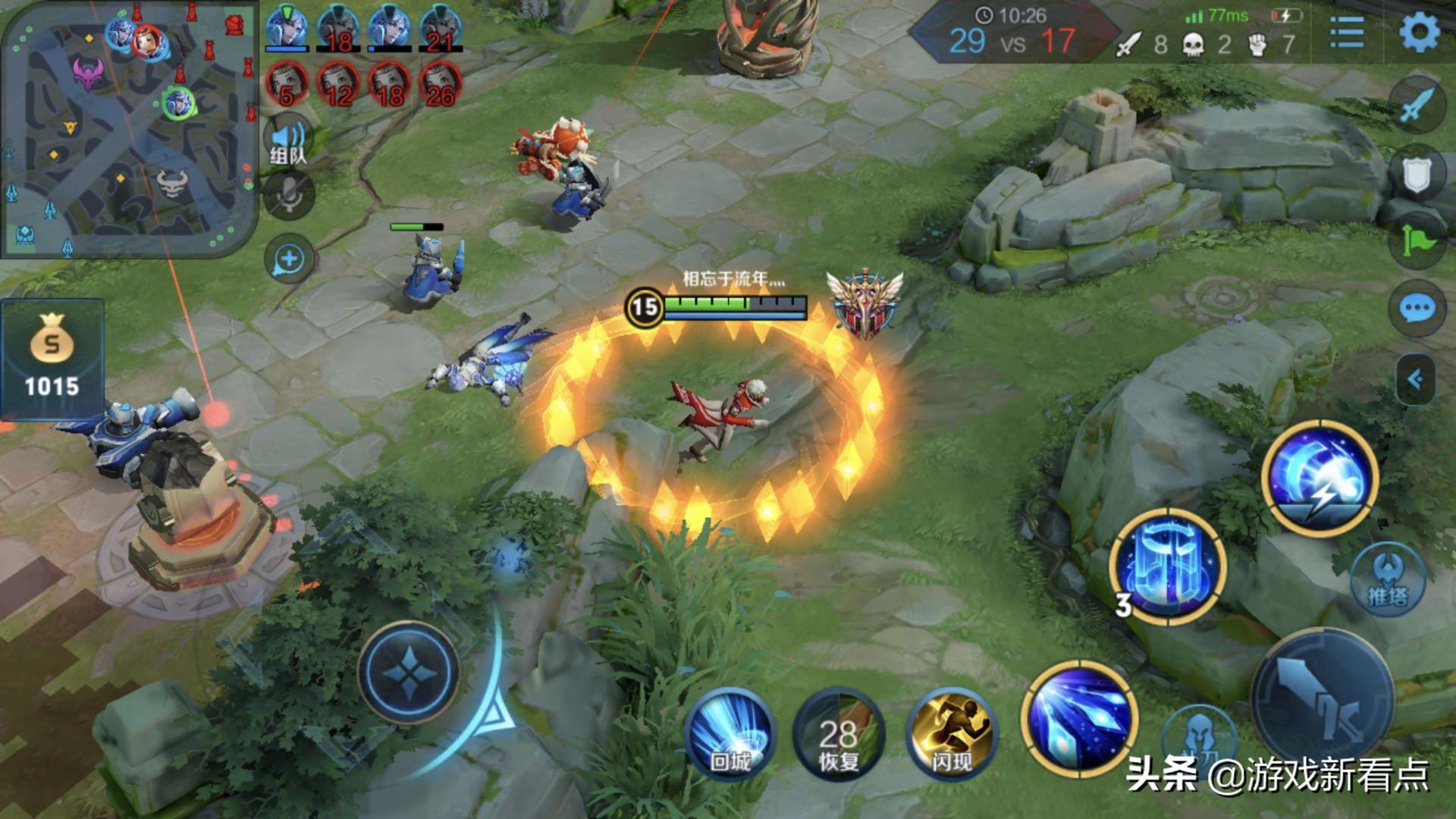Screen dimensions: 1456x819
Task: Use the 恢复 heal spell
Action: (x=839, y=734)
